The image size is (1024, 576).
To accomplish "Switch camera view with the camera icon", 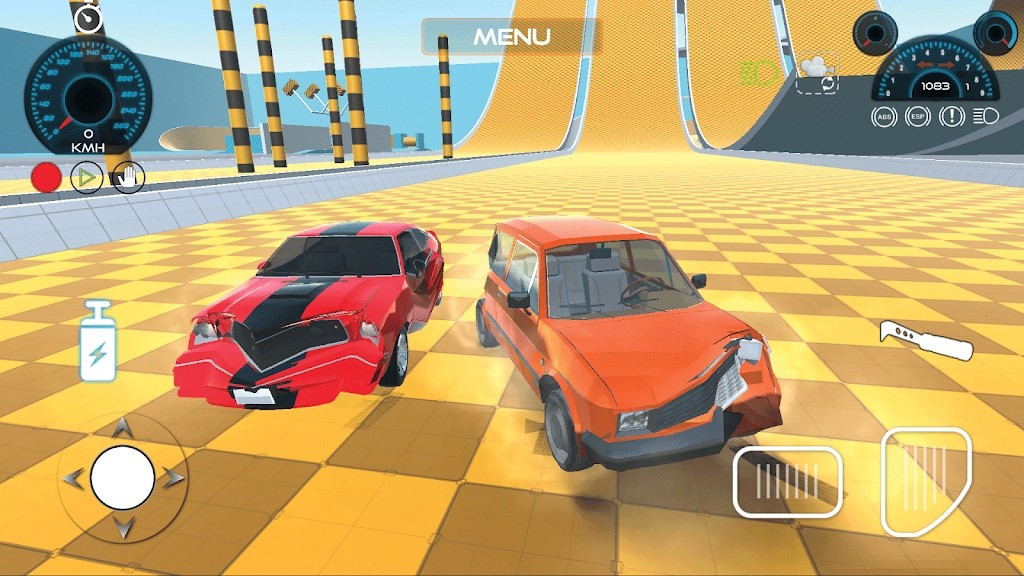I will click(818, 73).
